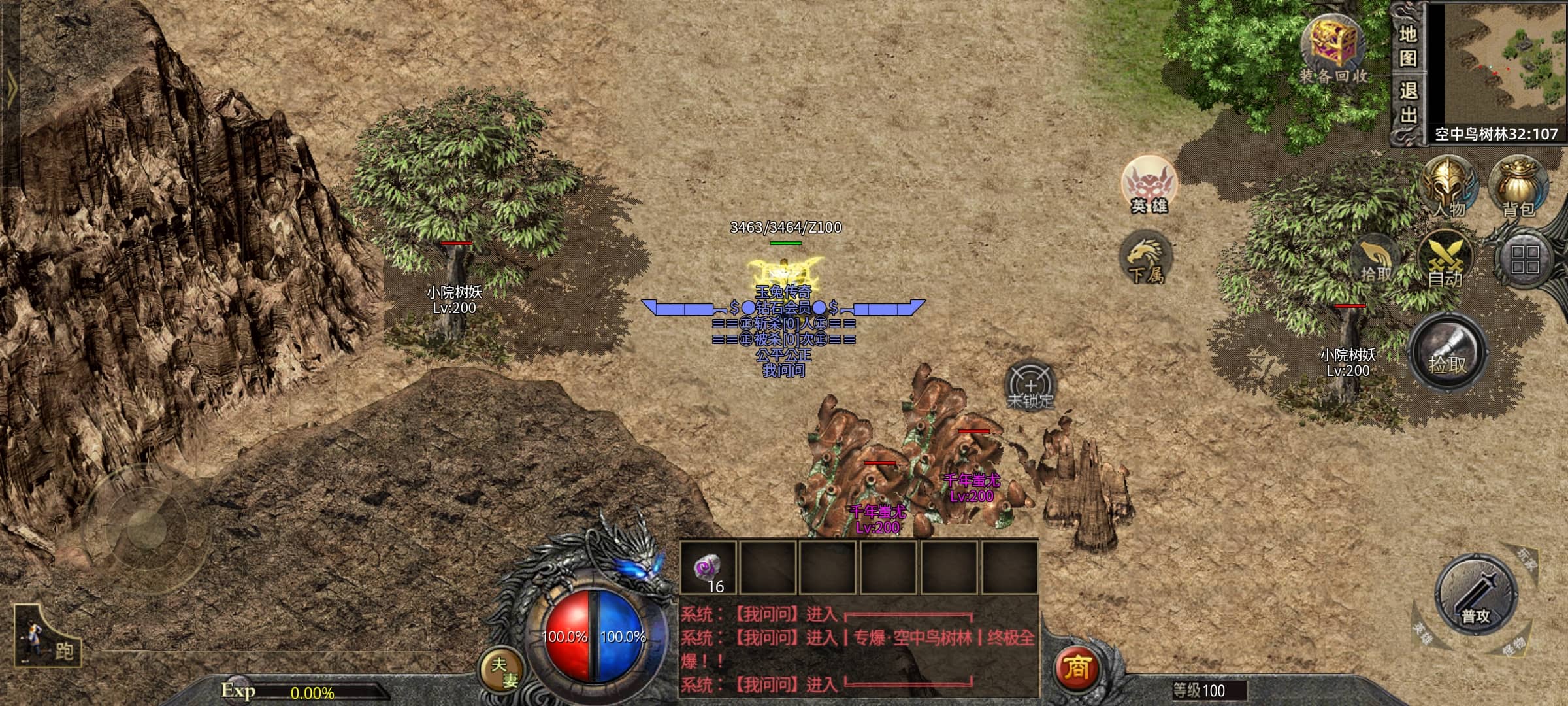This screenshot has height=706, width=1568.
Task: Use the purple stone hotbar slot
Action: 708,567
